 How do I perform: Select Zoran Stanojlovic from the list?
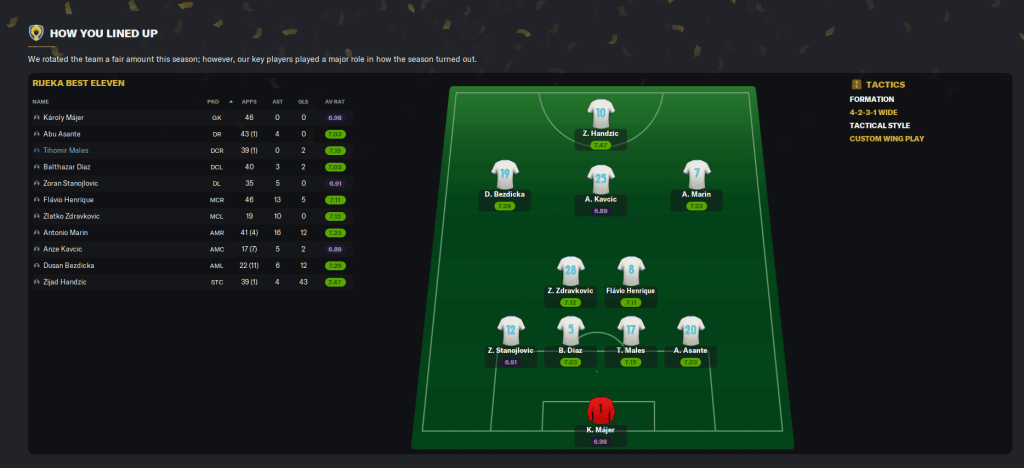70,183
